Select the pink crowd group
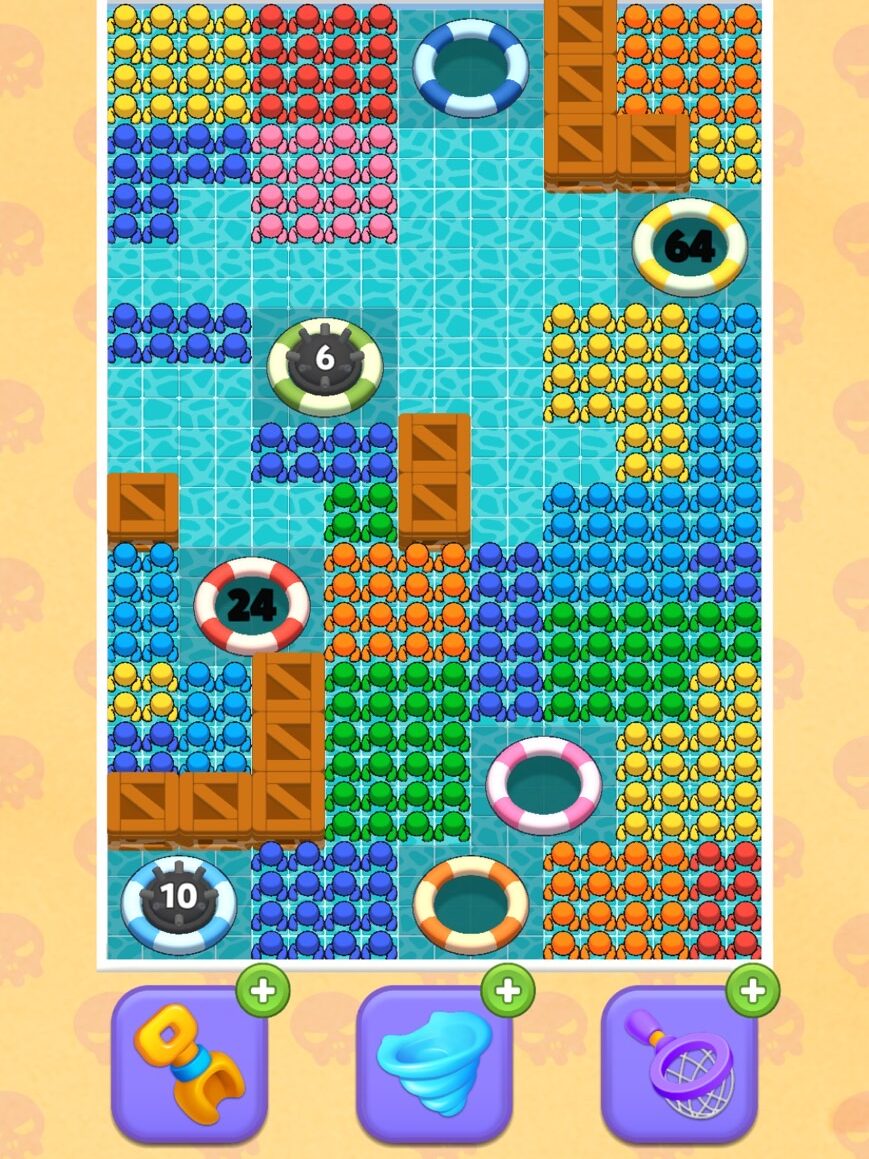869x1159 pixels. [x=324, y=182]
